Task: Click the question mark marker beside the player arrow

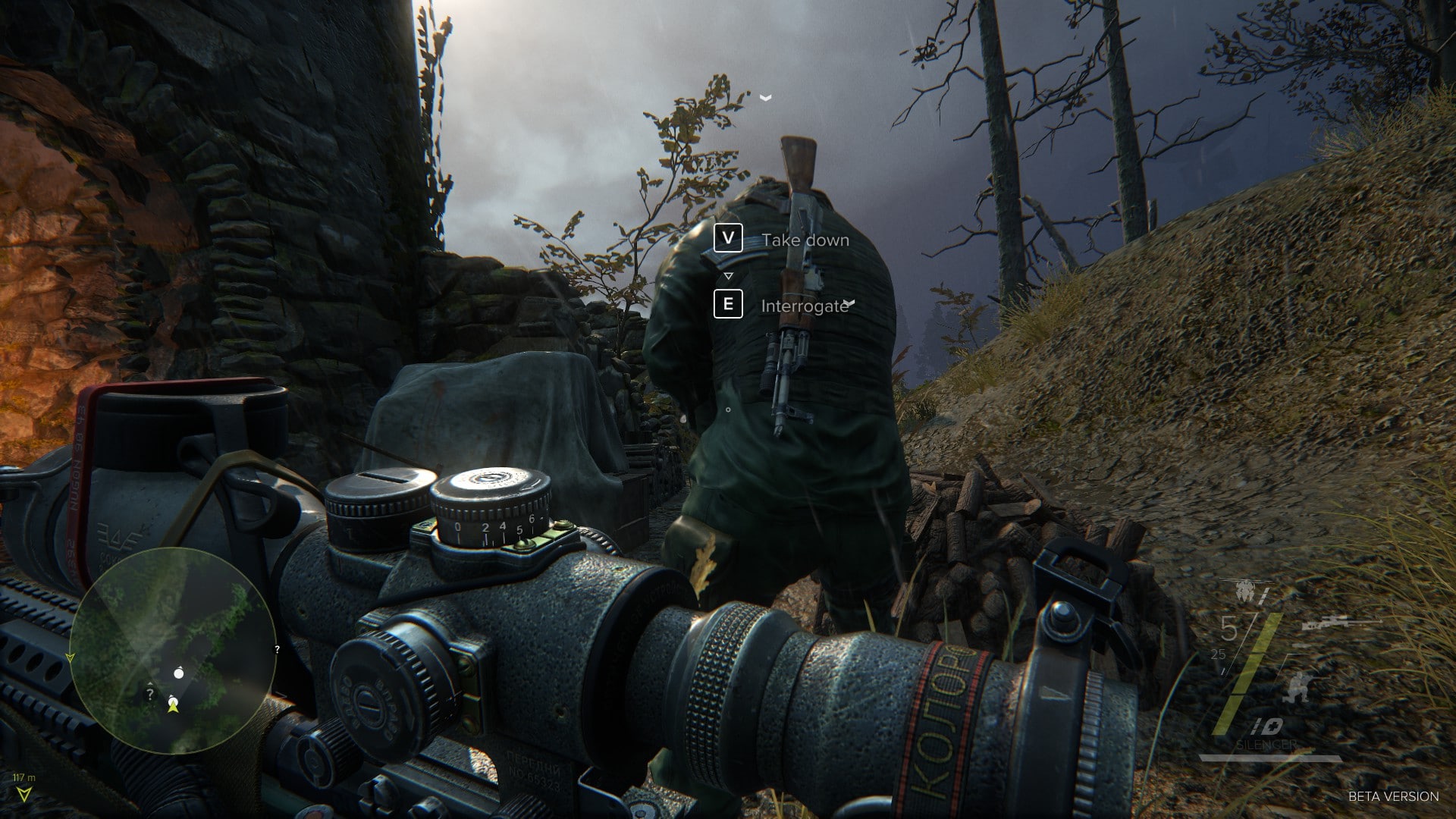Action: [x=150, y=693]
